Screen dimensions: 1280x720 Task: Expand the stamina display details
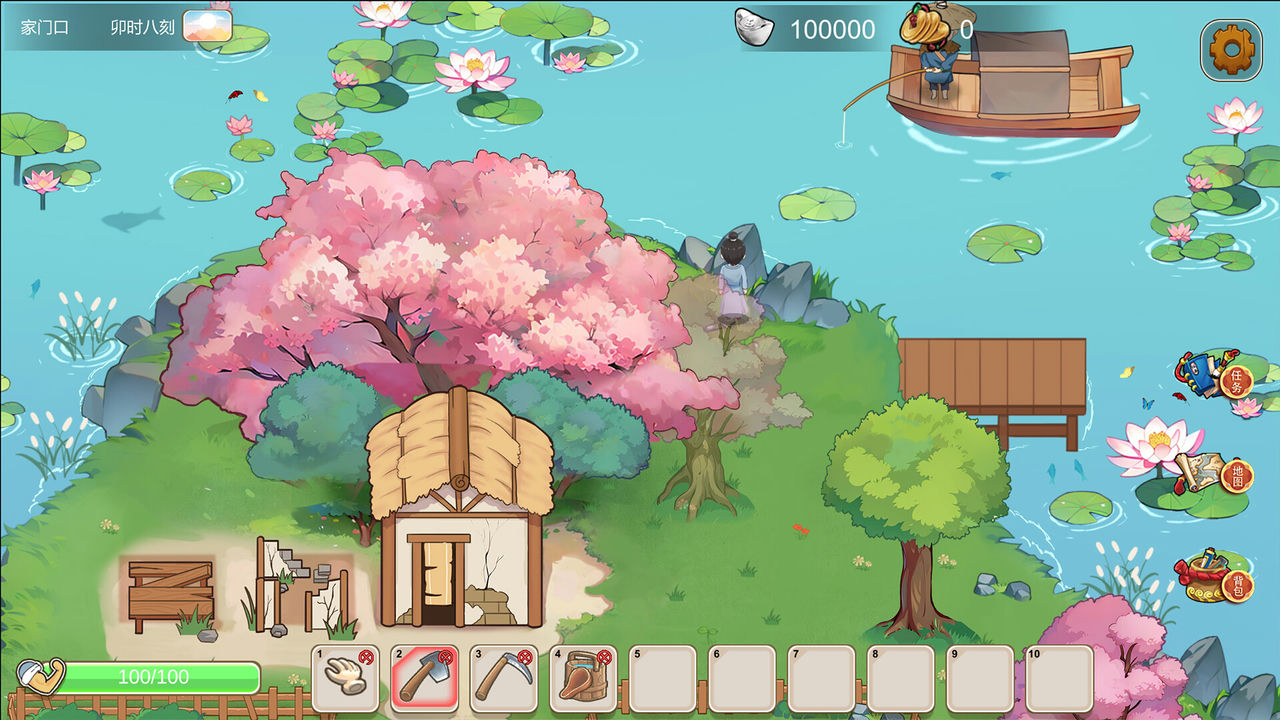[x=40, y=675]
